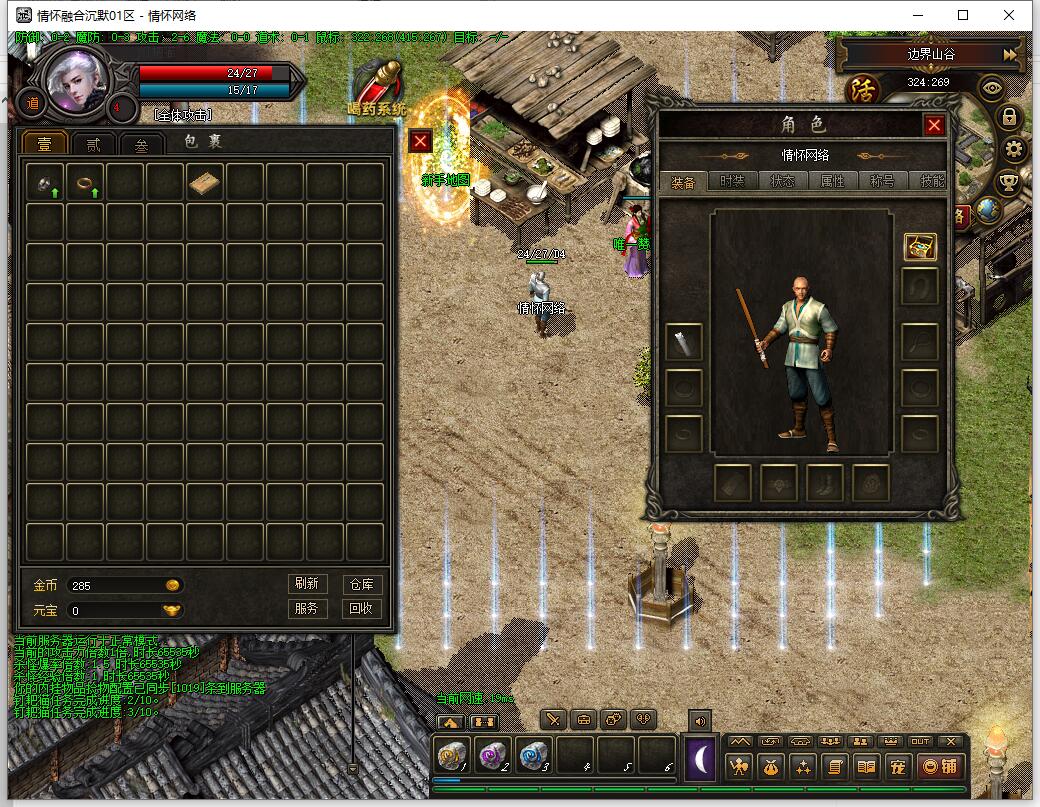Open the 仓库 warehouse

pos(360,584)
